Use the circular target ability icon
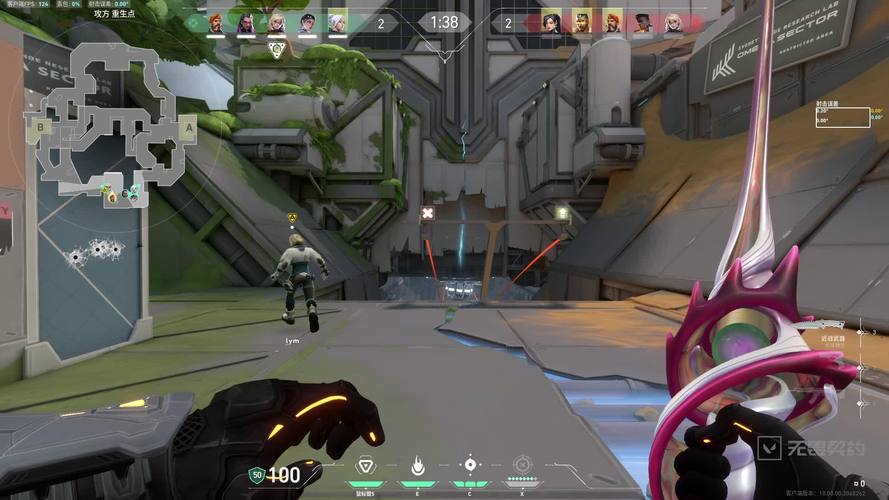The image size is (889, 500). click(x=470, y=465)
